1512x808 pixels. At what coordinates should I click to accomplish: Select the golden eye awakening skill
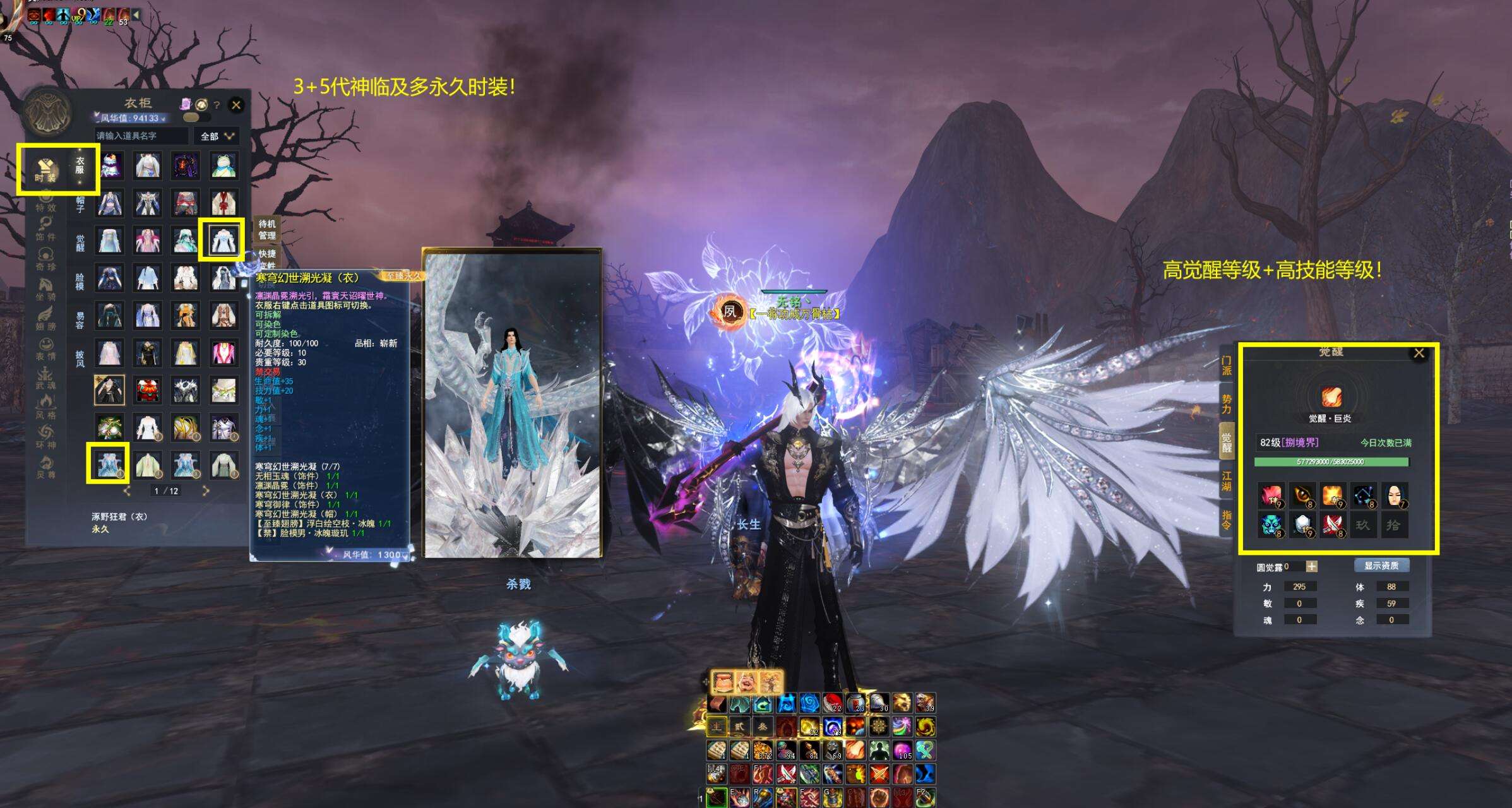click(x=1301, y=496)
